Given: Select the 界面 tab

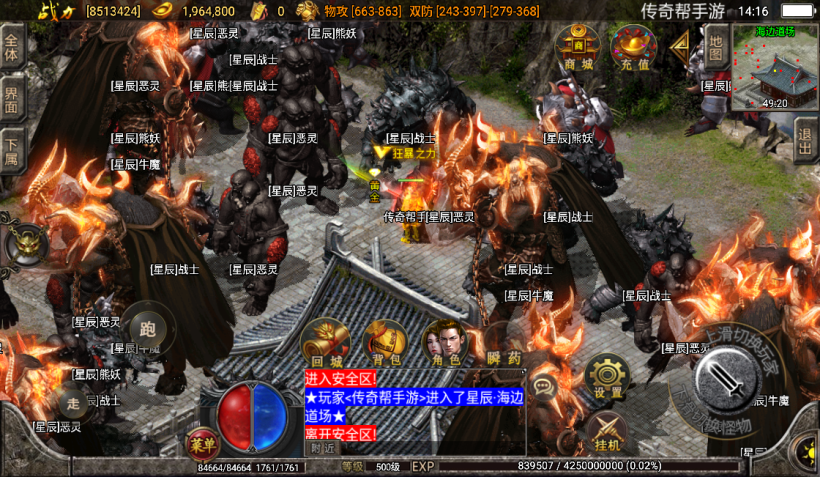Looking at the screenshot, I should click(12, 99).
